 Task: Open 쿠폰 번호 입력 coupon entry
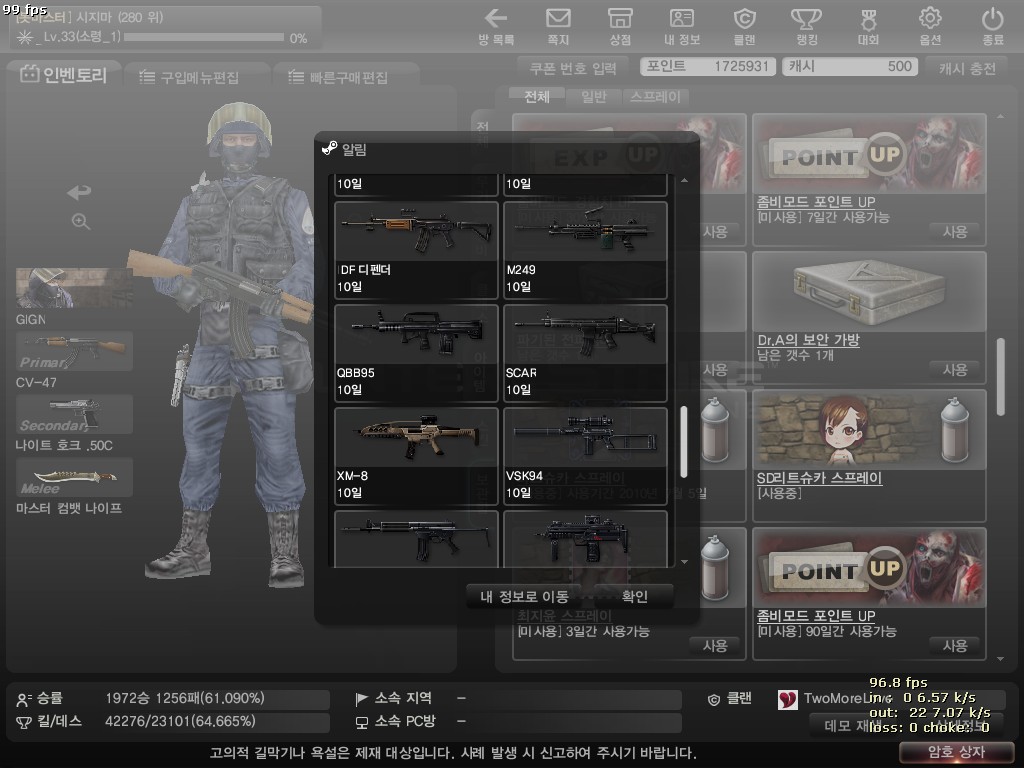tap(574, 68)
